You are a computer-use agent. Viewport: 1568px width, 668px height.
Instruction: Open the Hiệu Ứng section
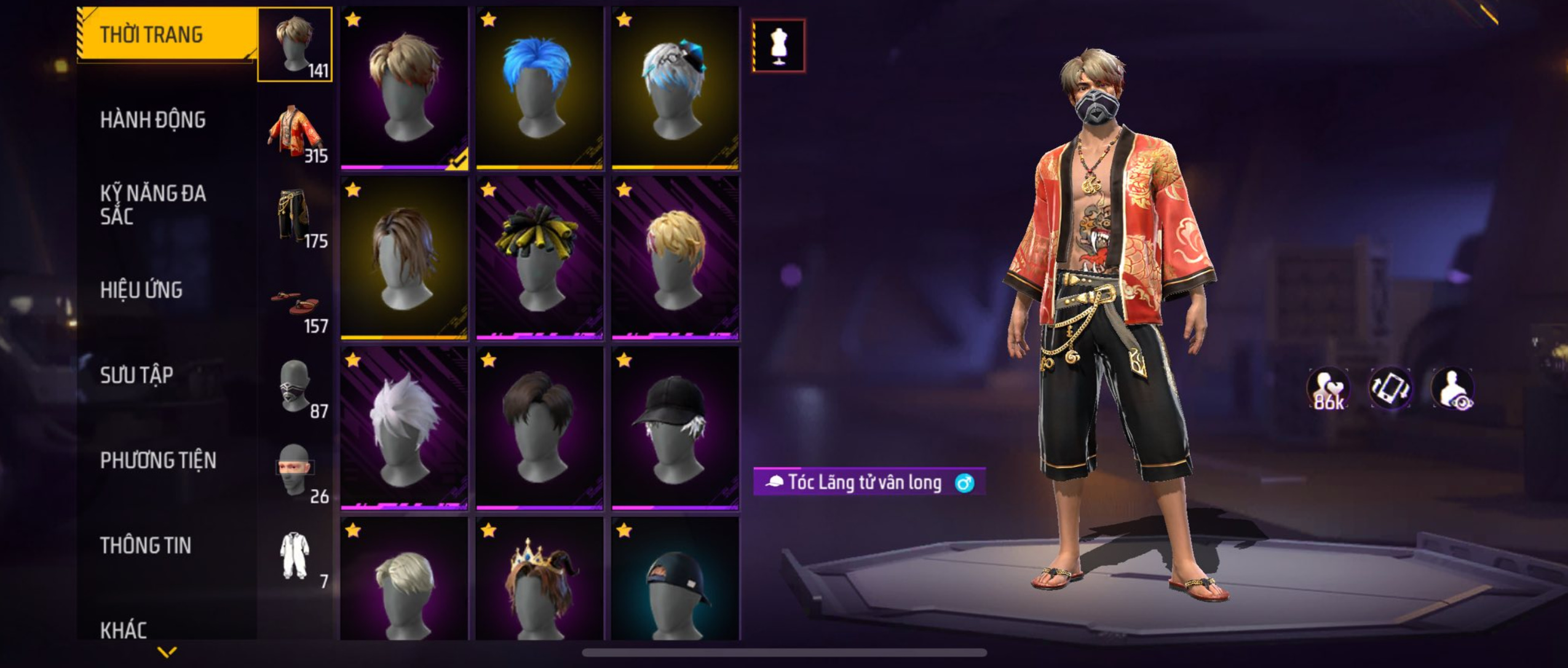pyautogui.click(x=141, y=290)
